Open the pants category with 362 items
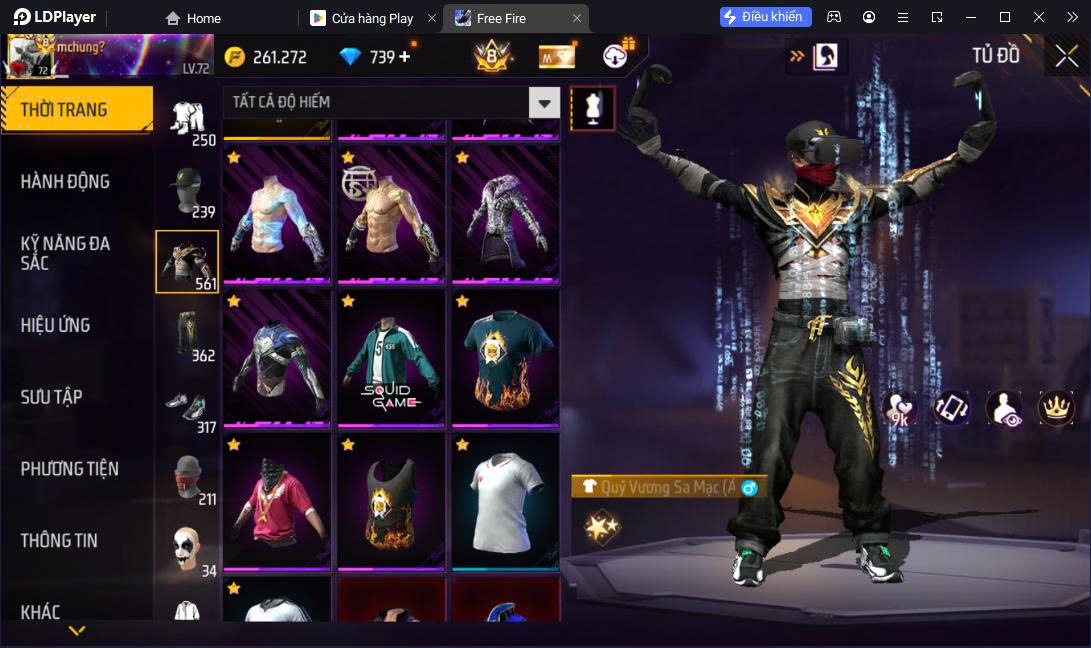 188,333
